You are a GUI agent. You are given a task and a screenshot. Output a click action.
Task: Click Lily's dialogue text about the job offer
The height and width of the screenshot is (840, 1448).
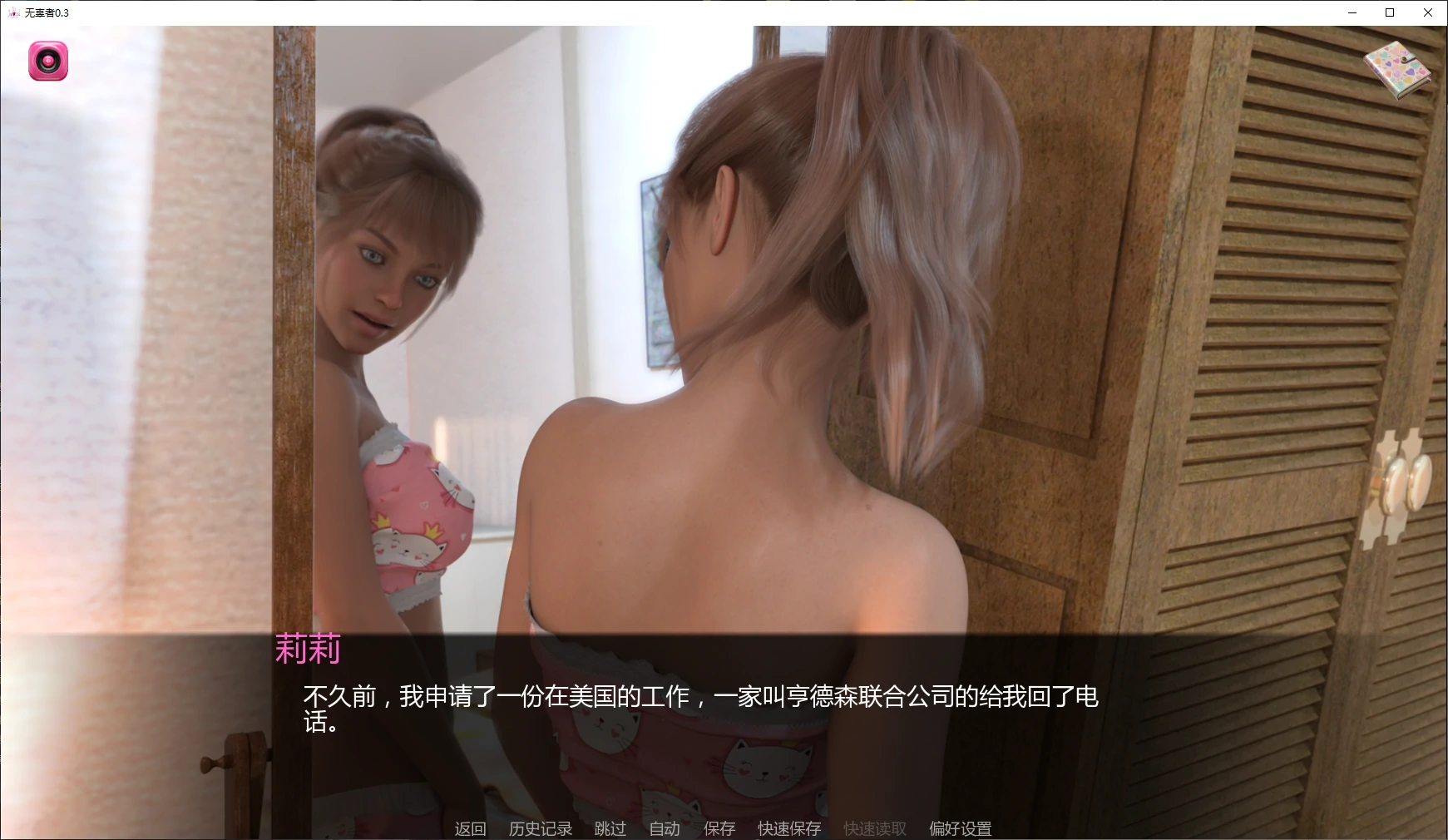pyautogui.click(x=703, y=699)
